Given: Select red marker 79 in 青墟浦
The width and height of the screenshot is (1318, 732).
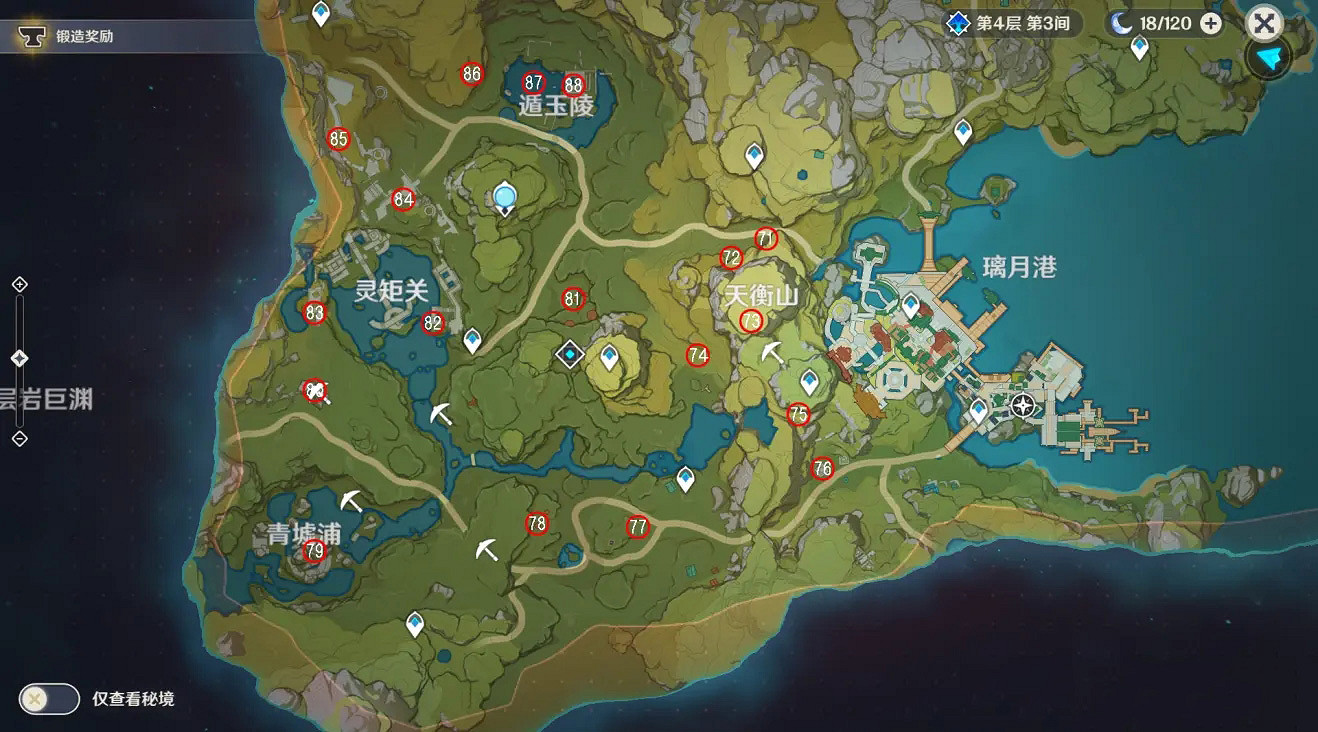Looking at the screenshot, I should pyautogui.click(x=313, y=550).
